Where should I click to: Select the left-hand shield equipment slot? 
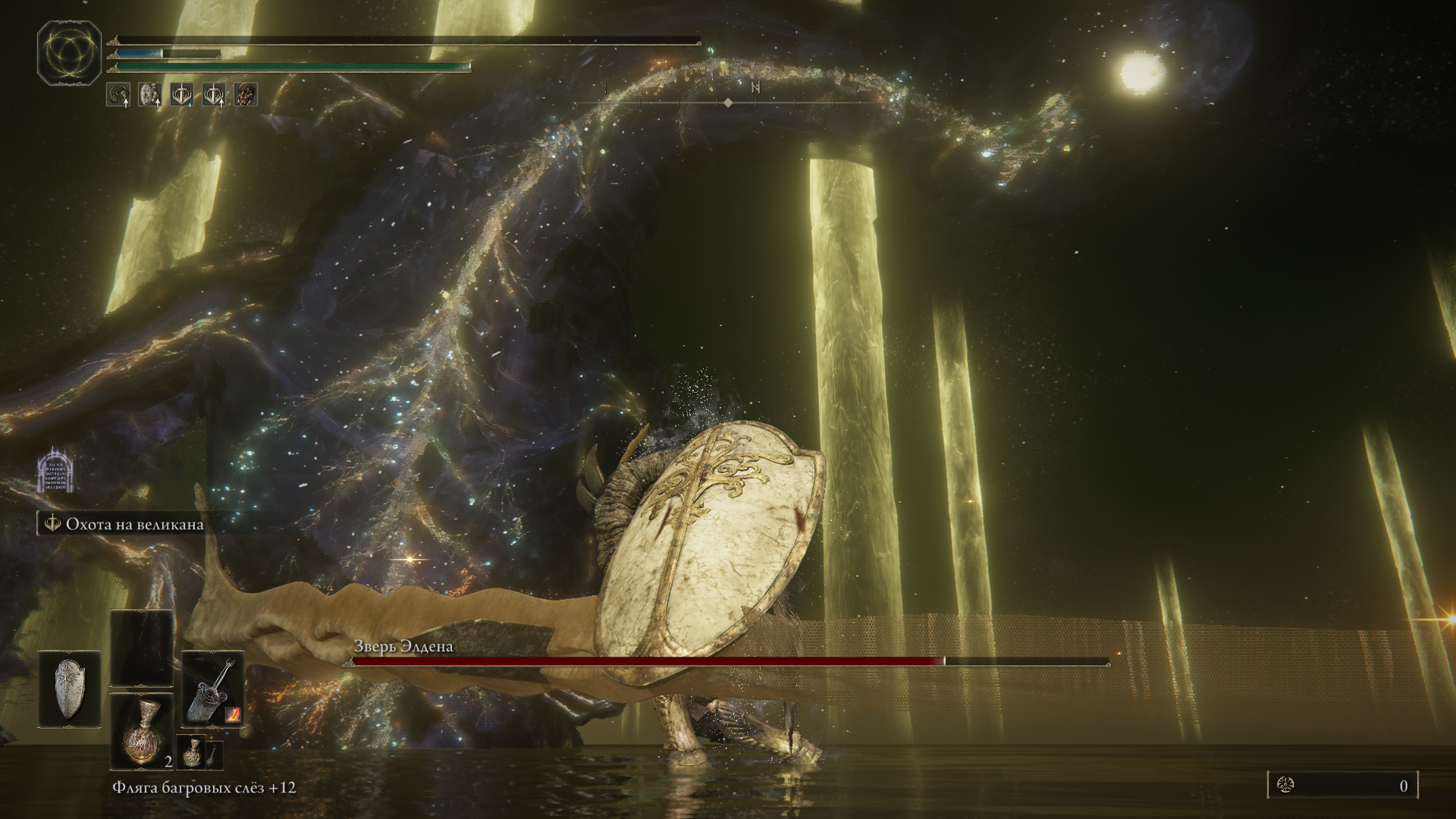tap(70, 689)
